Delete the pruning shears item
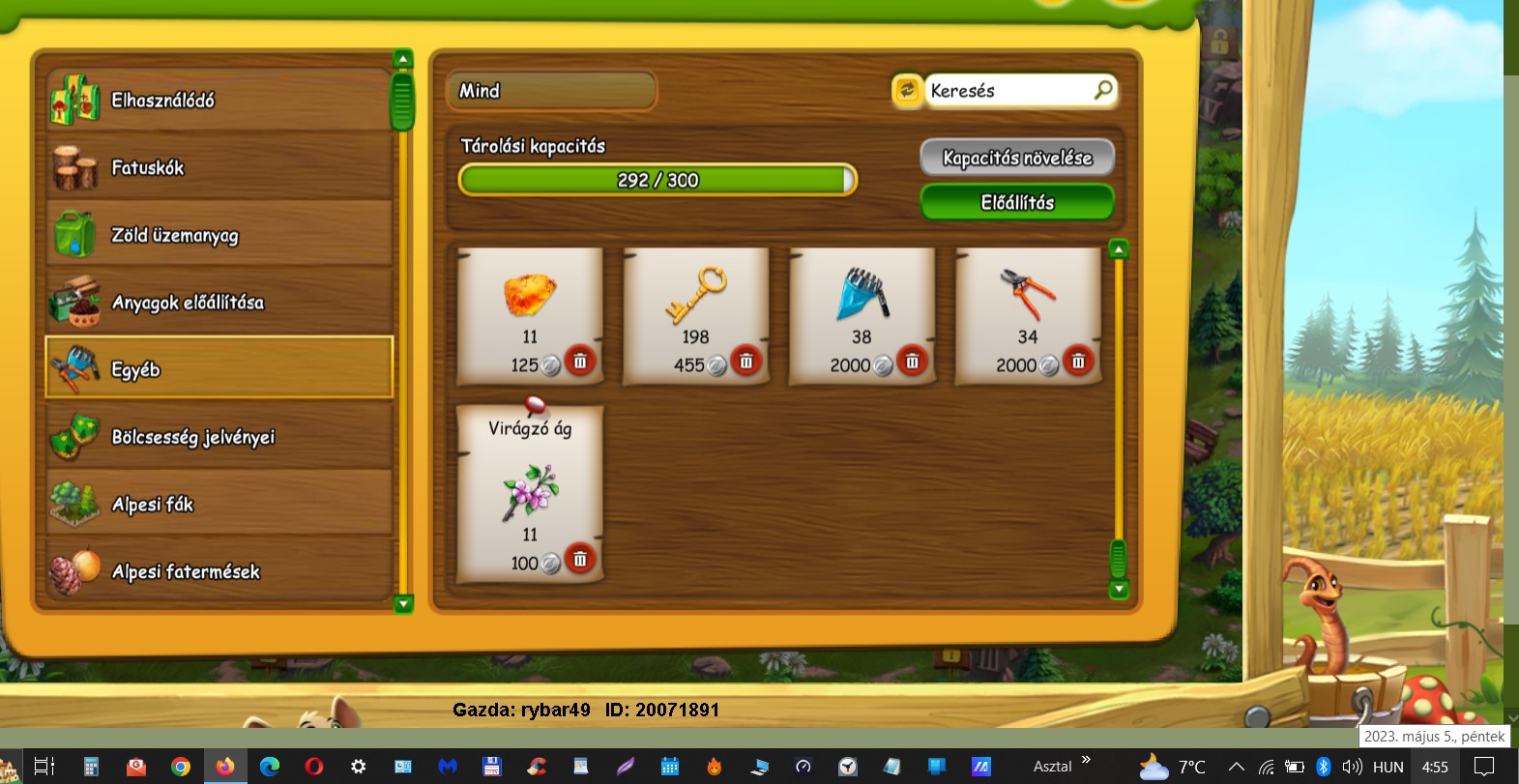Viewport: 1519px width, 784px height. (1078, 362)
